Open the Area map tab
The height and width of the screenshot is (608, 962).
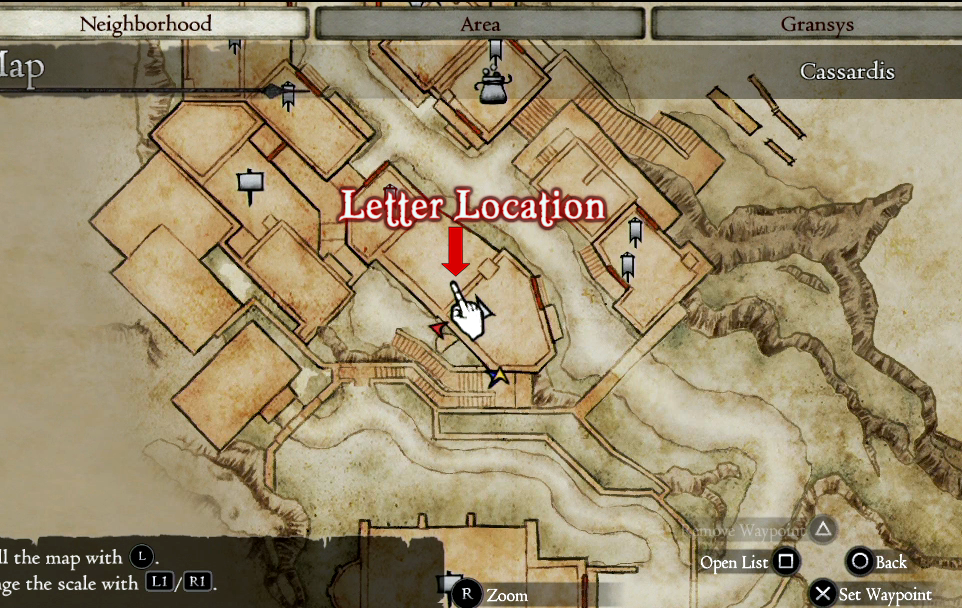coord(480,23)
